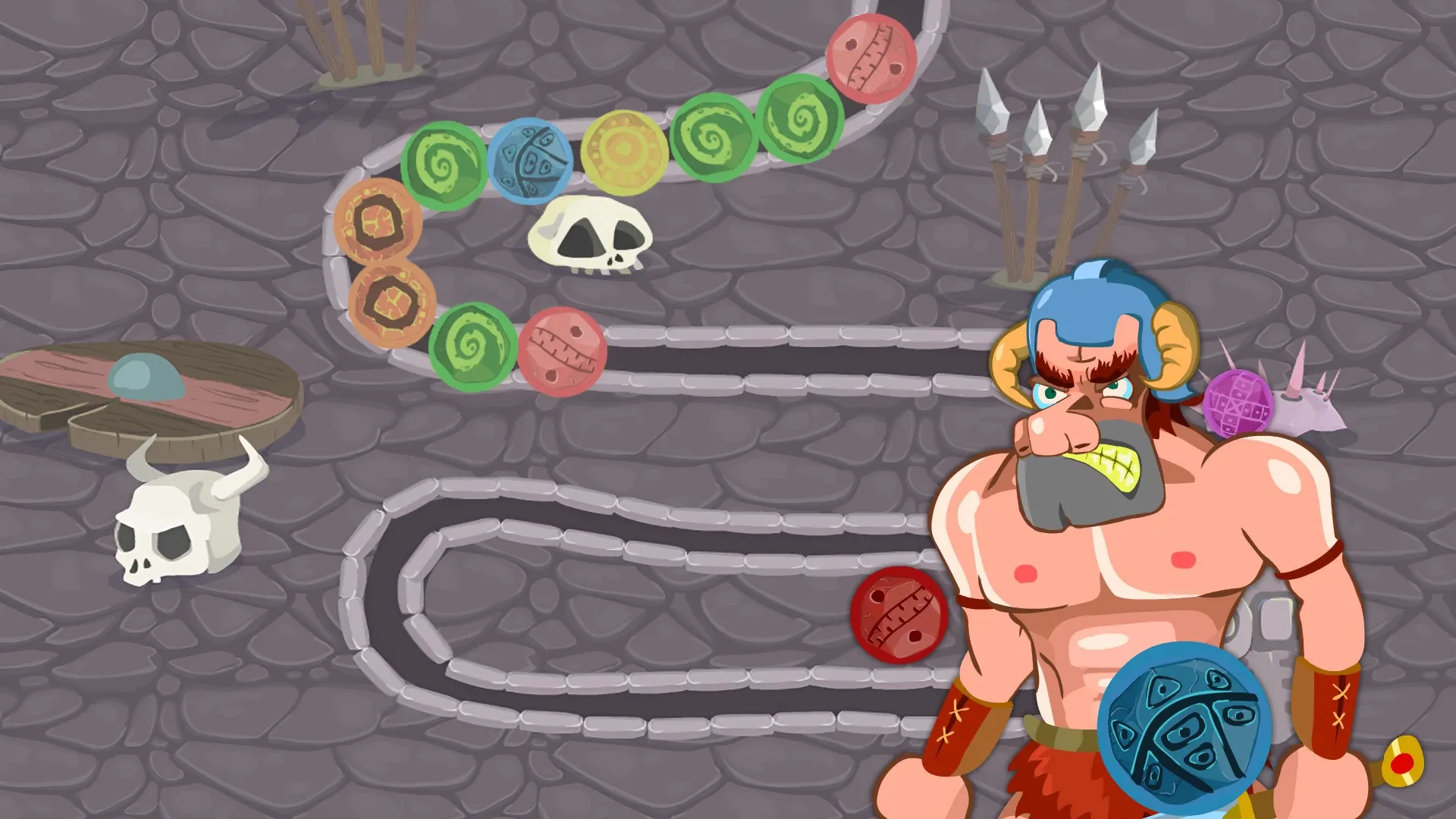Viewport: 1456px width, 819px height.
Task: Click the large blue ball the barbarian holds
Action: point(1182,728)
